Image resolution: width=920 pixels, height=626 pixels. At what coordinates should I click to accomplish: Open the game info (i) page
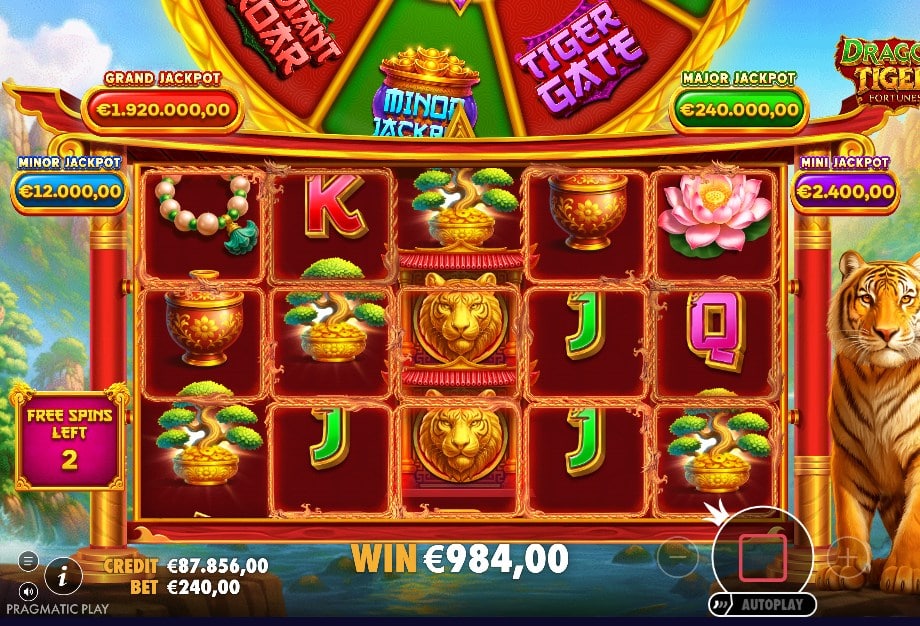(x=64, y=573)
